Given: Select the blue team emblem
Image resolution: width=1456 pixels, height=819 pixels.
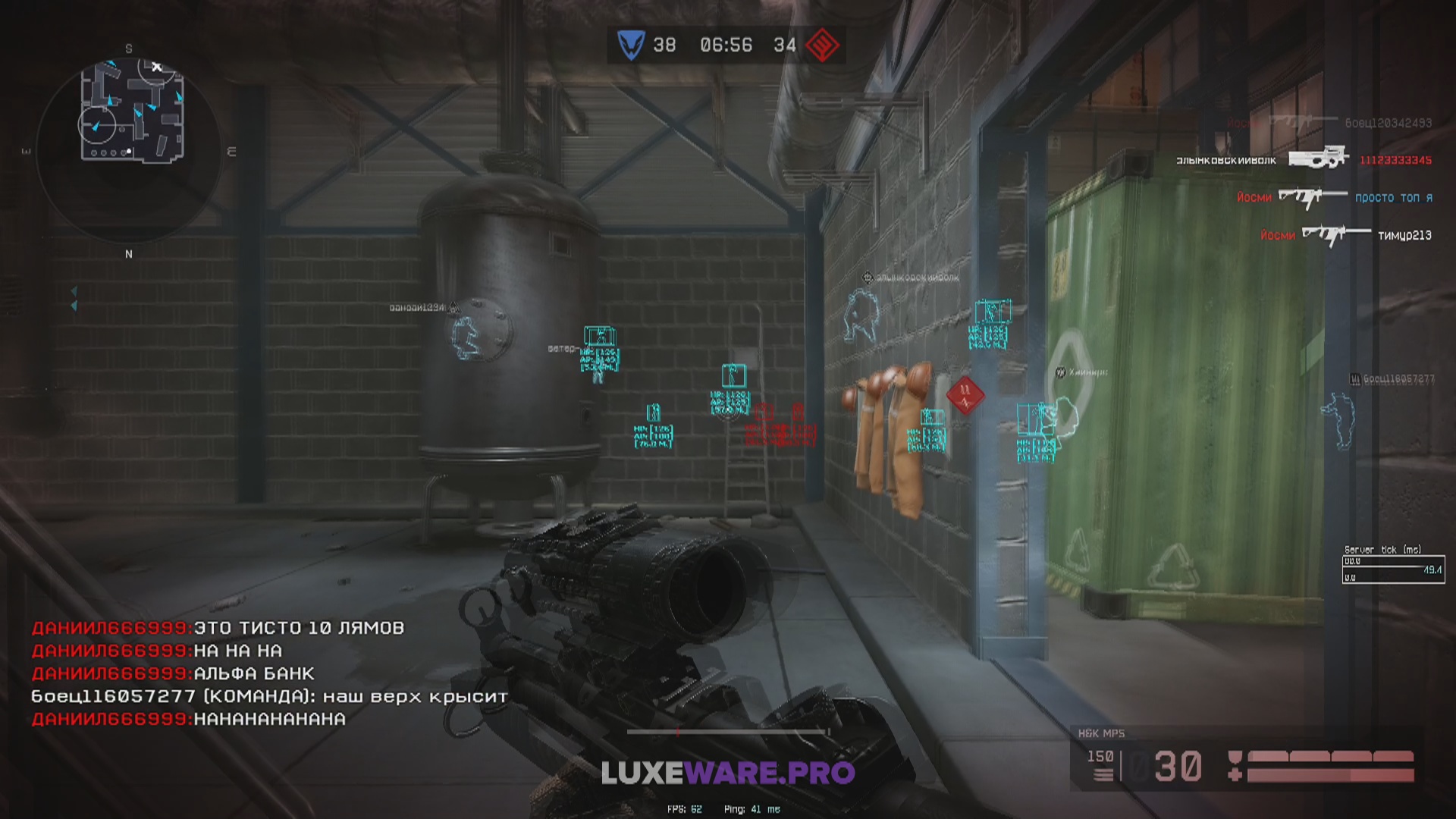Looking at the screenshot, I should (x=630, y=45).
